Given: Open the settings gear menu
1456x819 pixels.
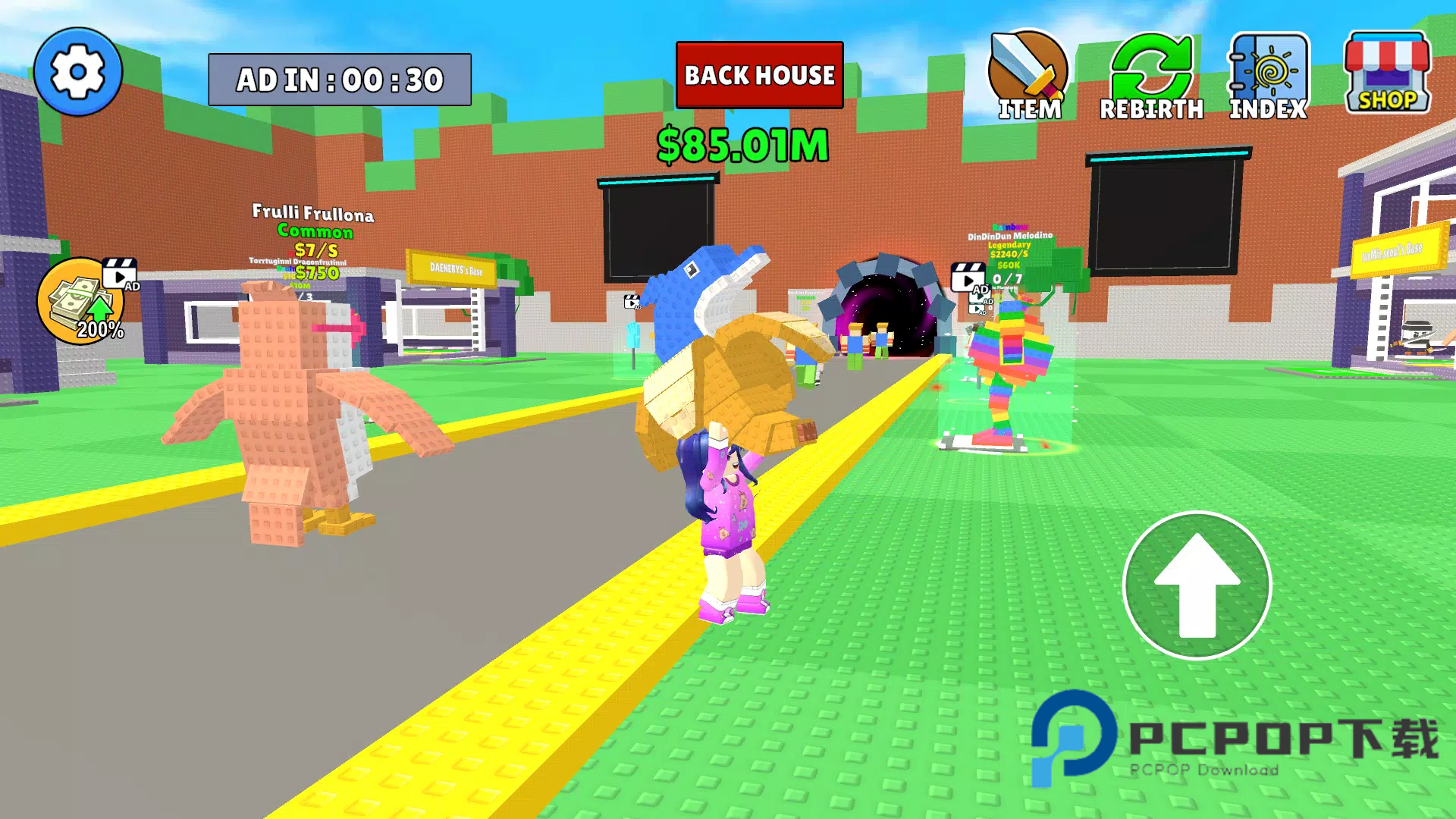Looking at the screenshot, I should [77, 73].
